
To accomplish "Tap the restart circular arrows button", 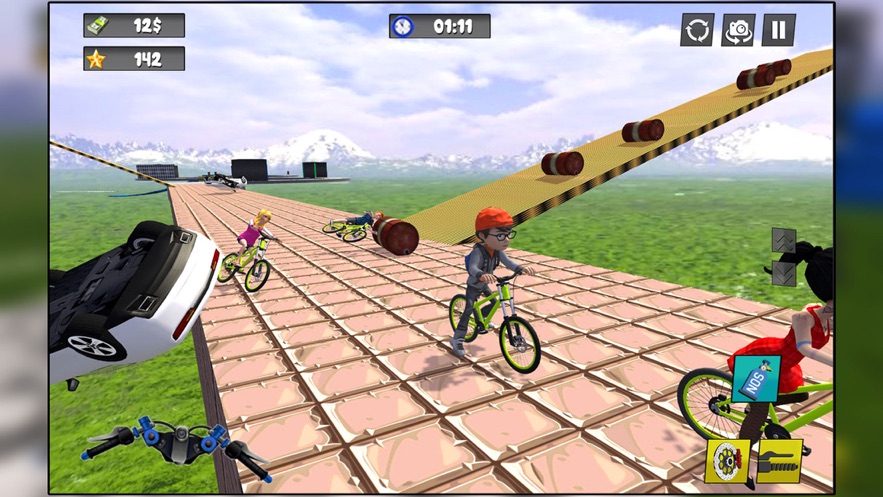I will click(697, 30).
